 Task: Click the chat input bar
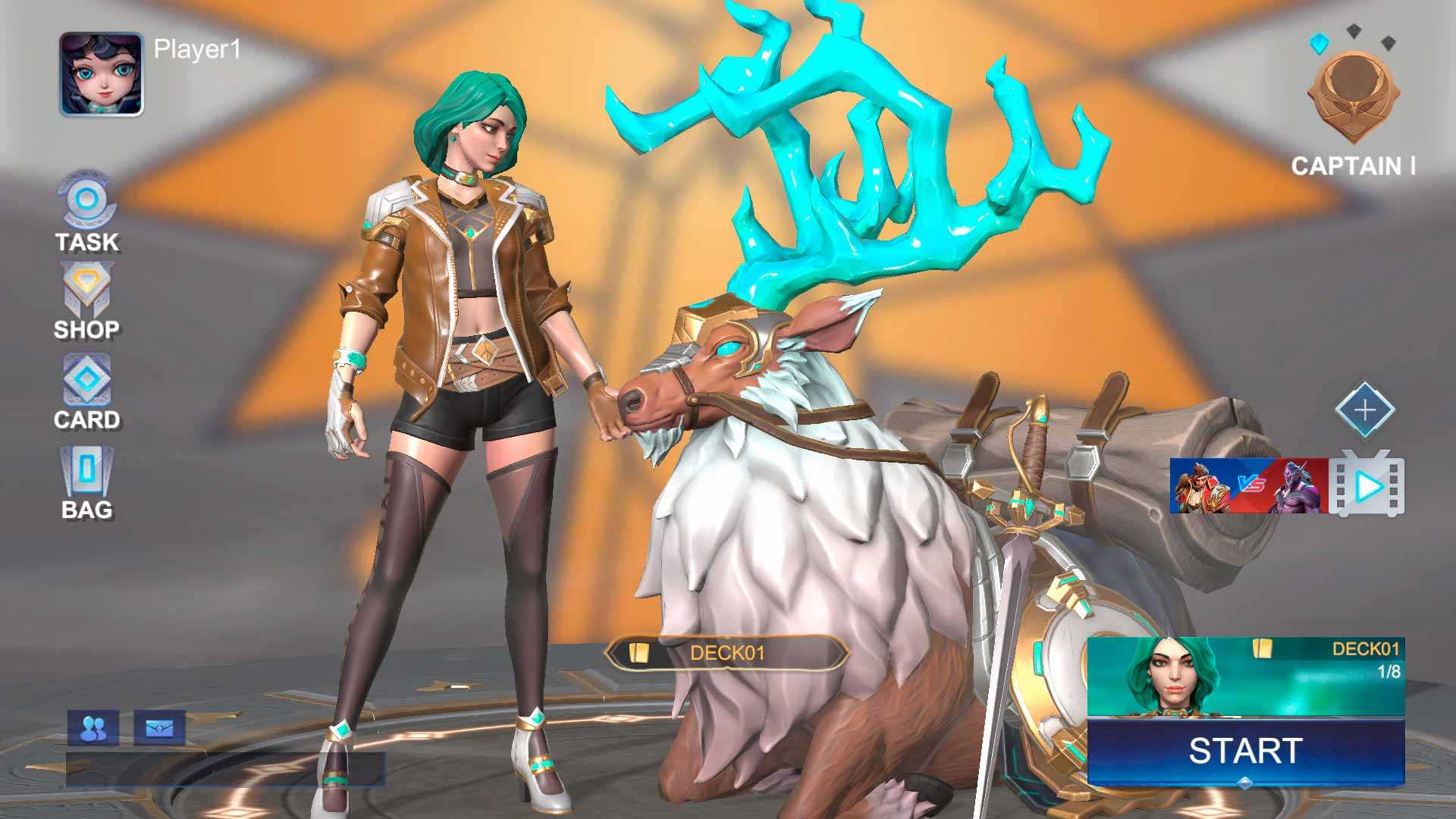click(x=224, y=770)
